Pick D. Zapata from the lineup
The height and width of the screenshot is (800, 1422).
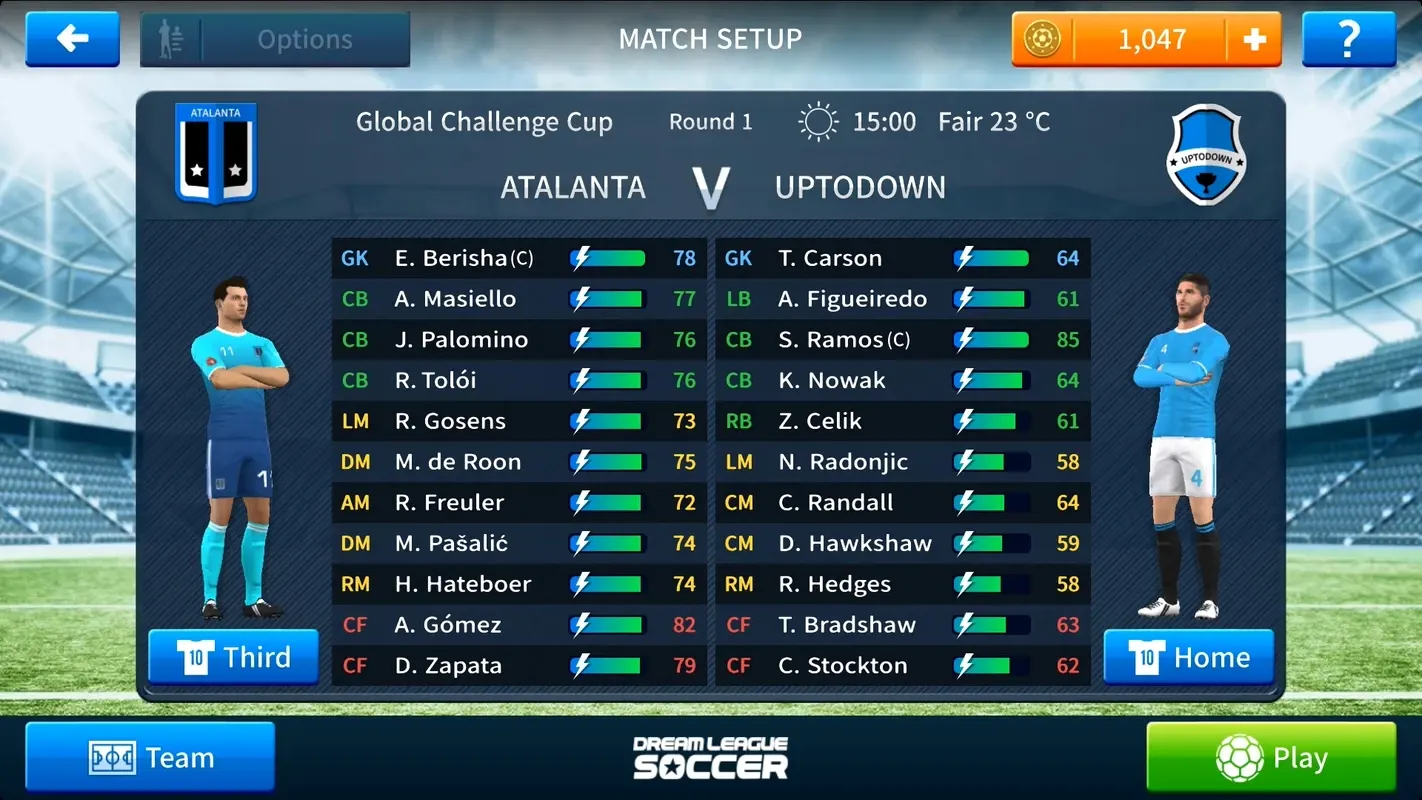(519, 666)
